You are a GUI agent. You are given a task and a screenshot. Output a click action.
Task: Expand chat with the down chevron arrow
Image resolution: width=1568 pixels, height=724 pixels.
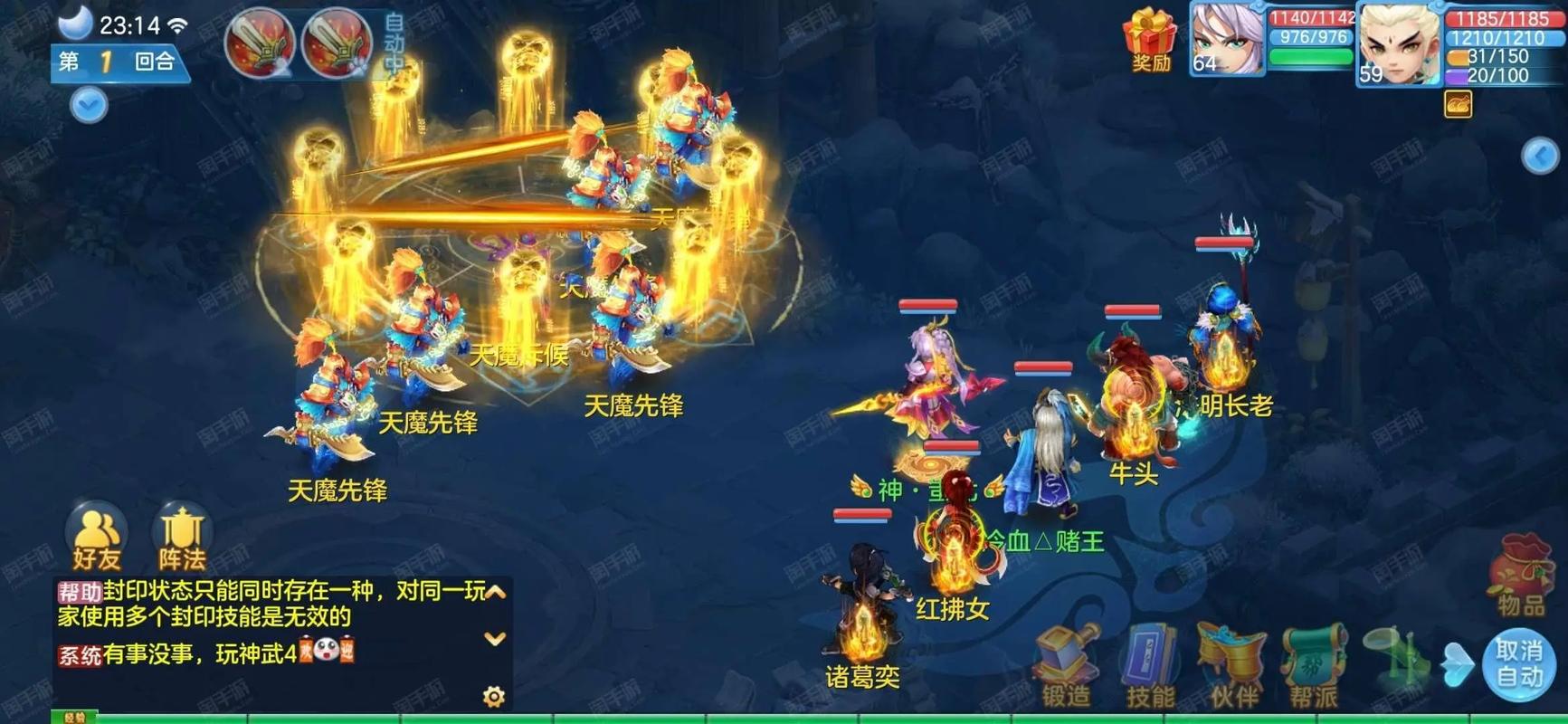[x=493, y=638]
